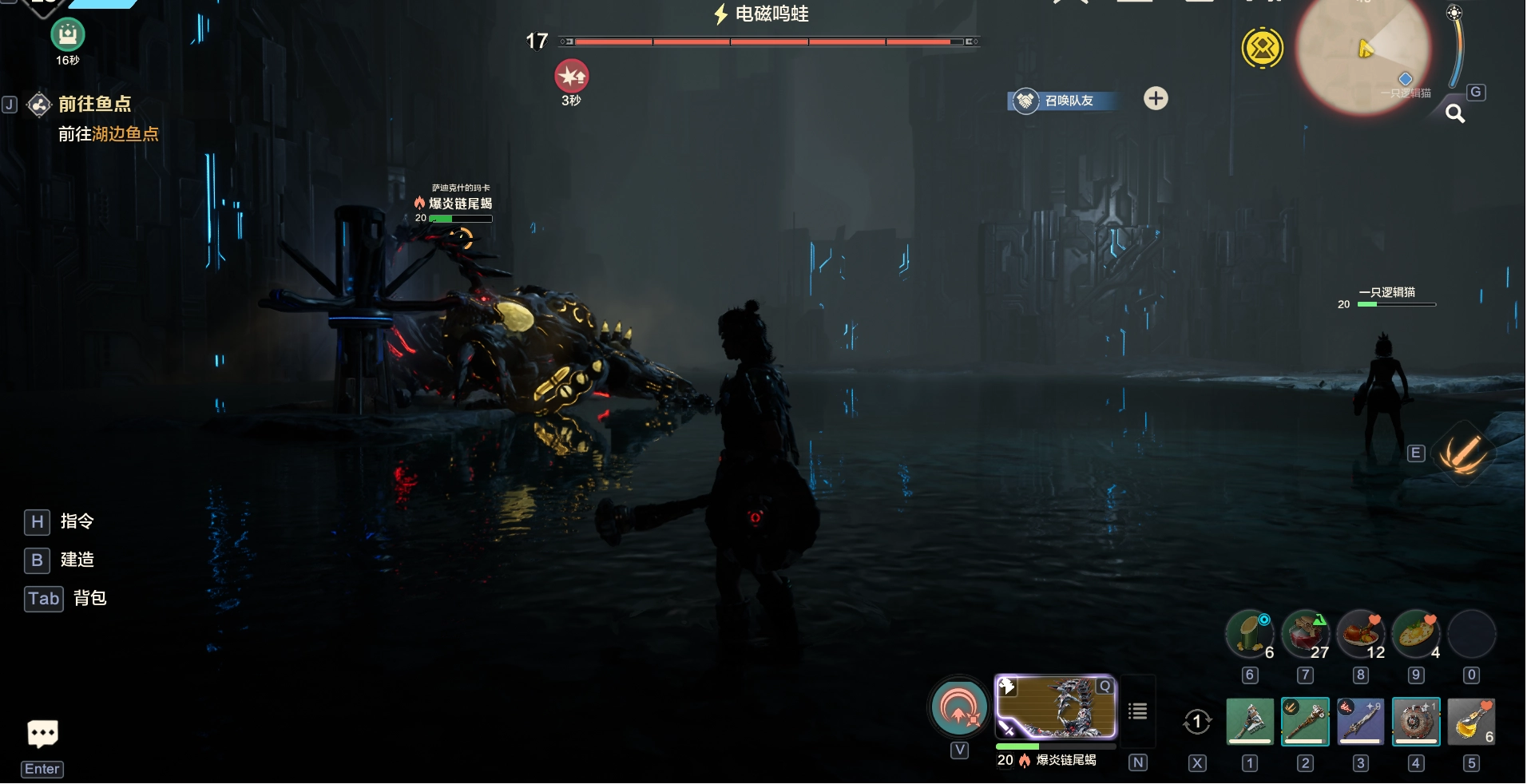This screenshot has width=1527, height=784.
Task: Select the mace club hotbar slot
Action: coord(1305,722)
